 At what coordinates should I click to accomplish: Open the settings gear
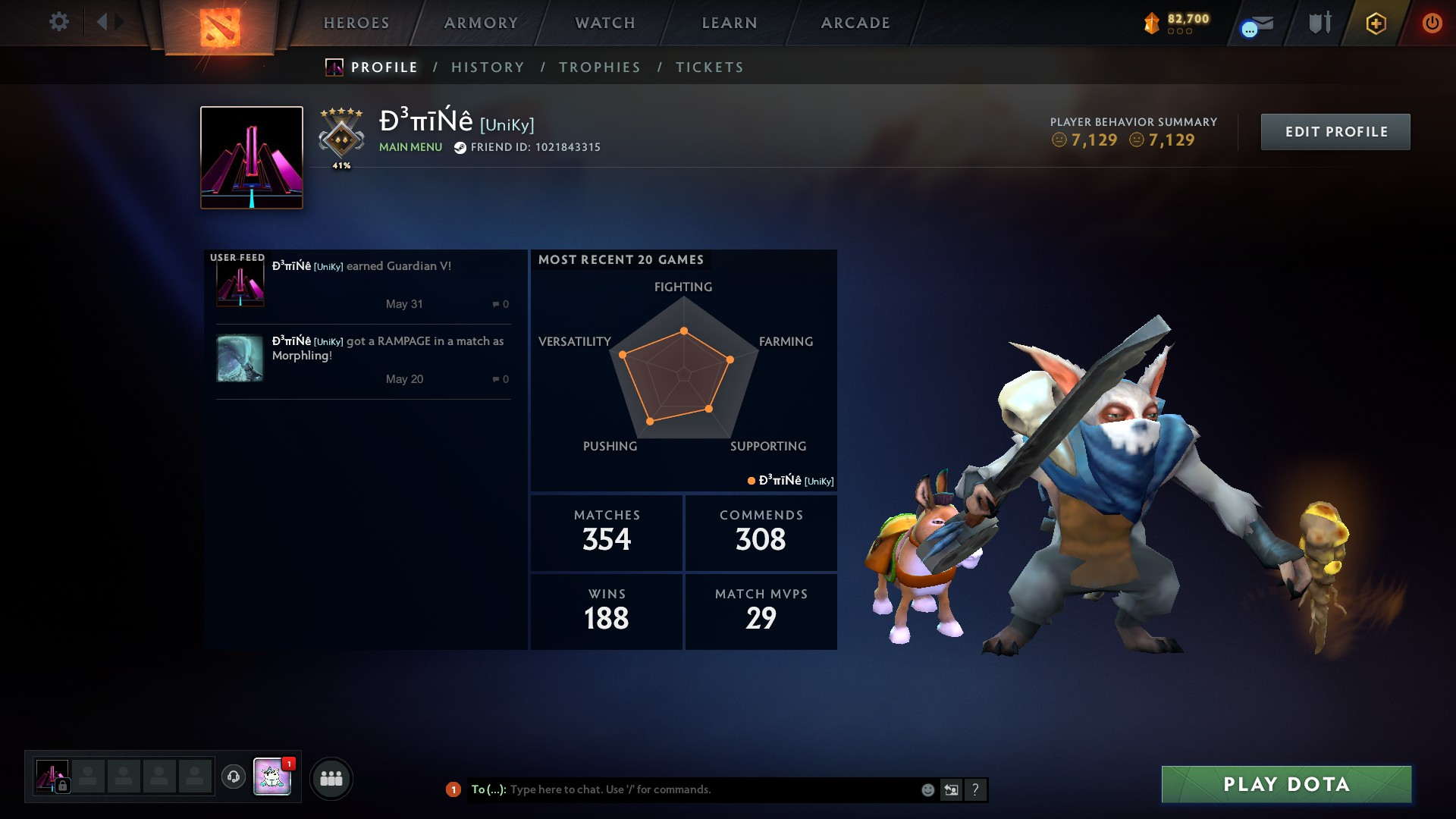[x=59, y=22]
